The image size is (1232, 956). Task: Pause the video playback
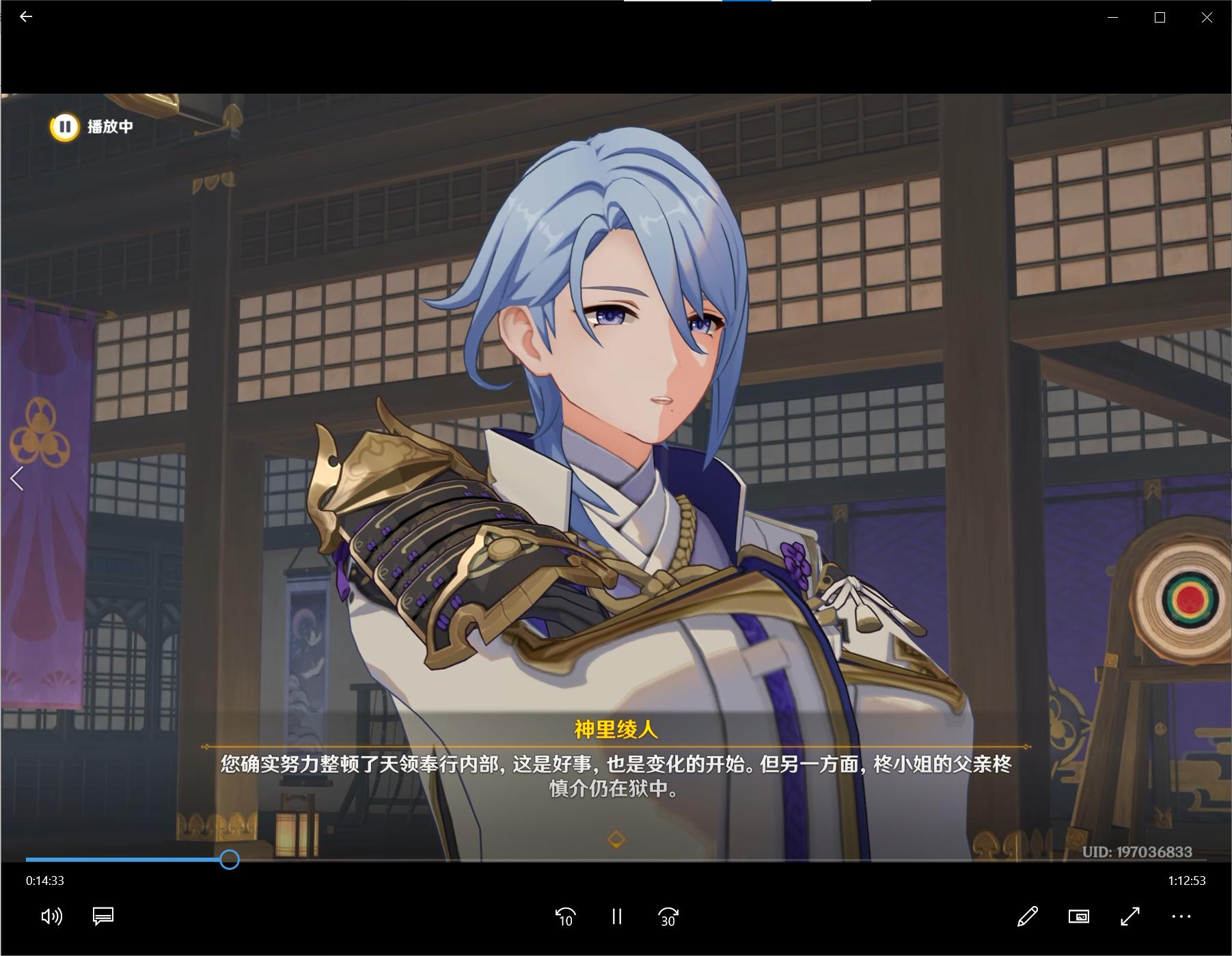(x=617, y=916)
